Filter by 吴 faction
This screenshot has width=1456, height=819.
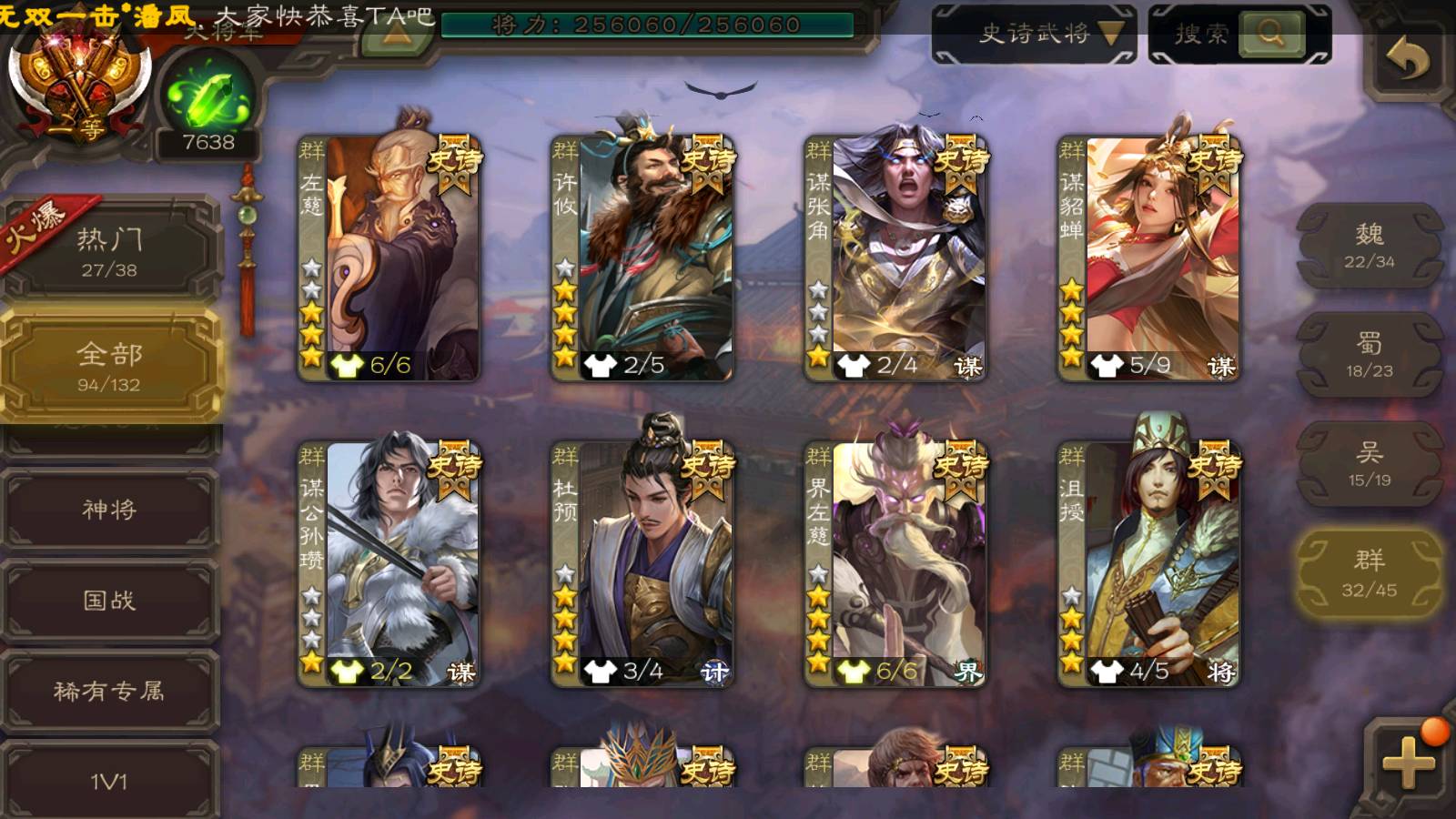pyautogui.click(x=1369, y=464)
